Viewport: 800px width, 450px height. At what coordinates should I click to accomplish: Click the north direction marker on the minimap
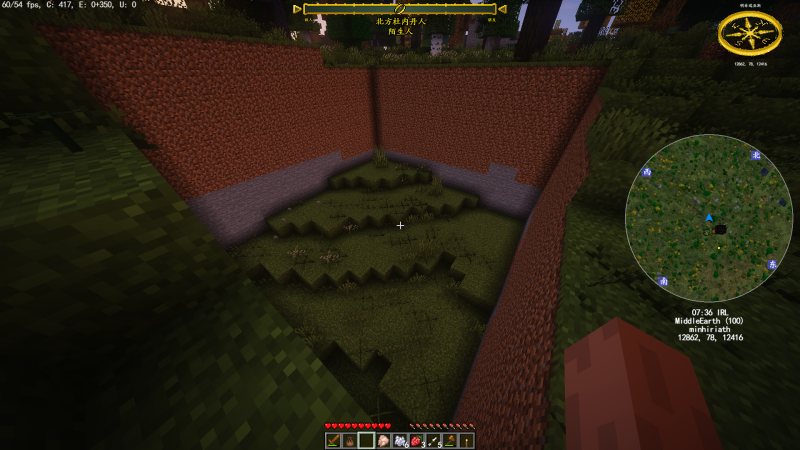[757, 155]
